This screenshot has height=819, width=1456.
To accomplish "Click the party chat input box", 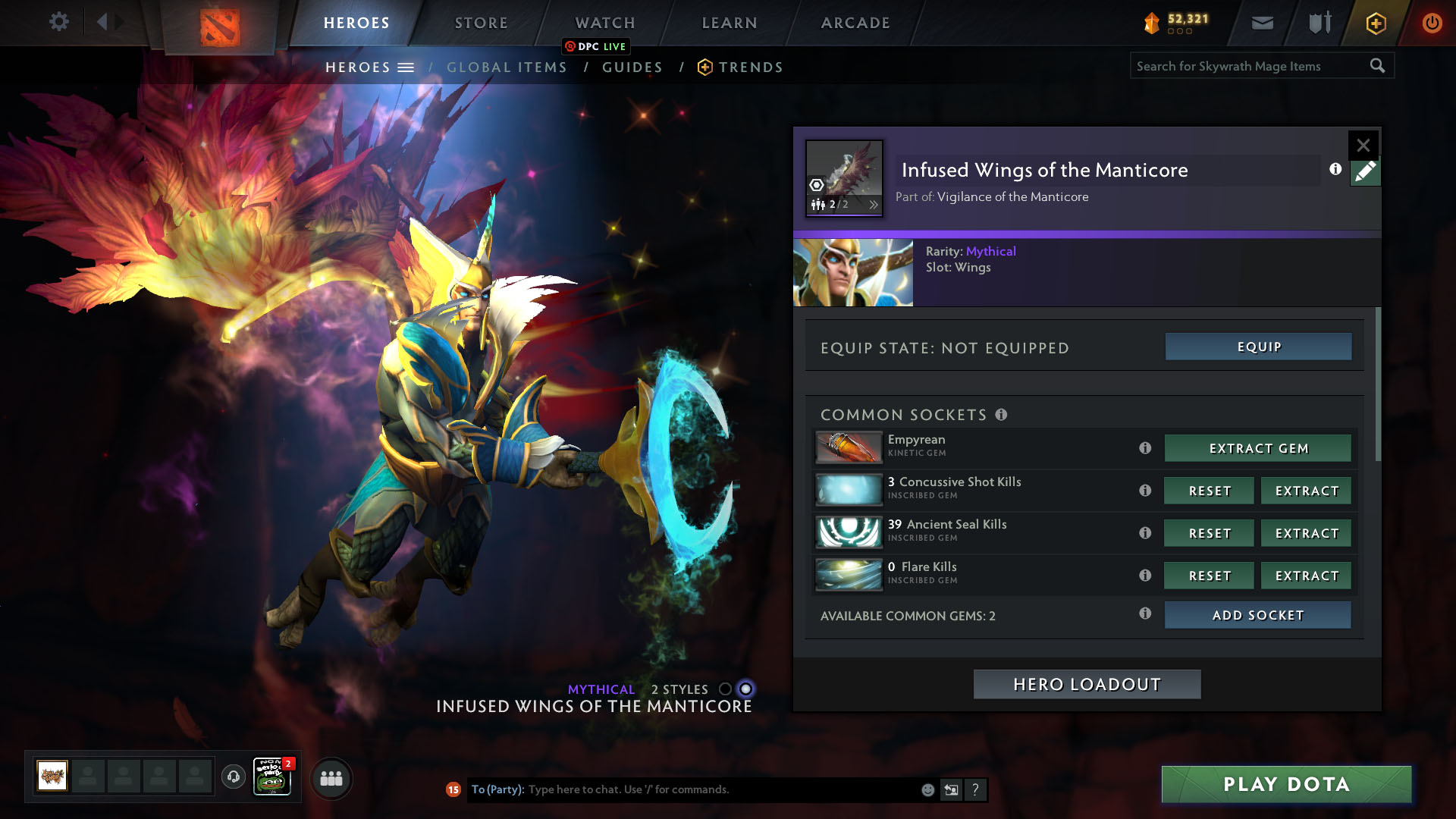I will pyautogui.click(x=720, y=789).
